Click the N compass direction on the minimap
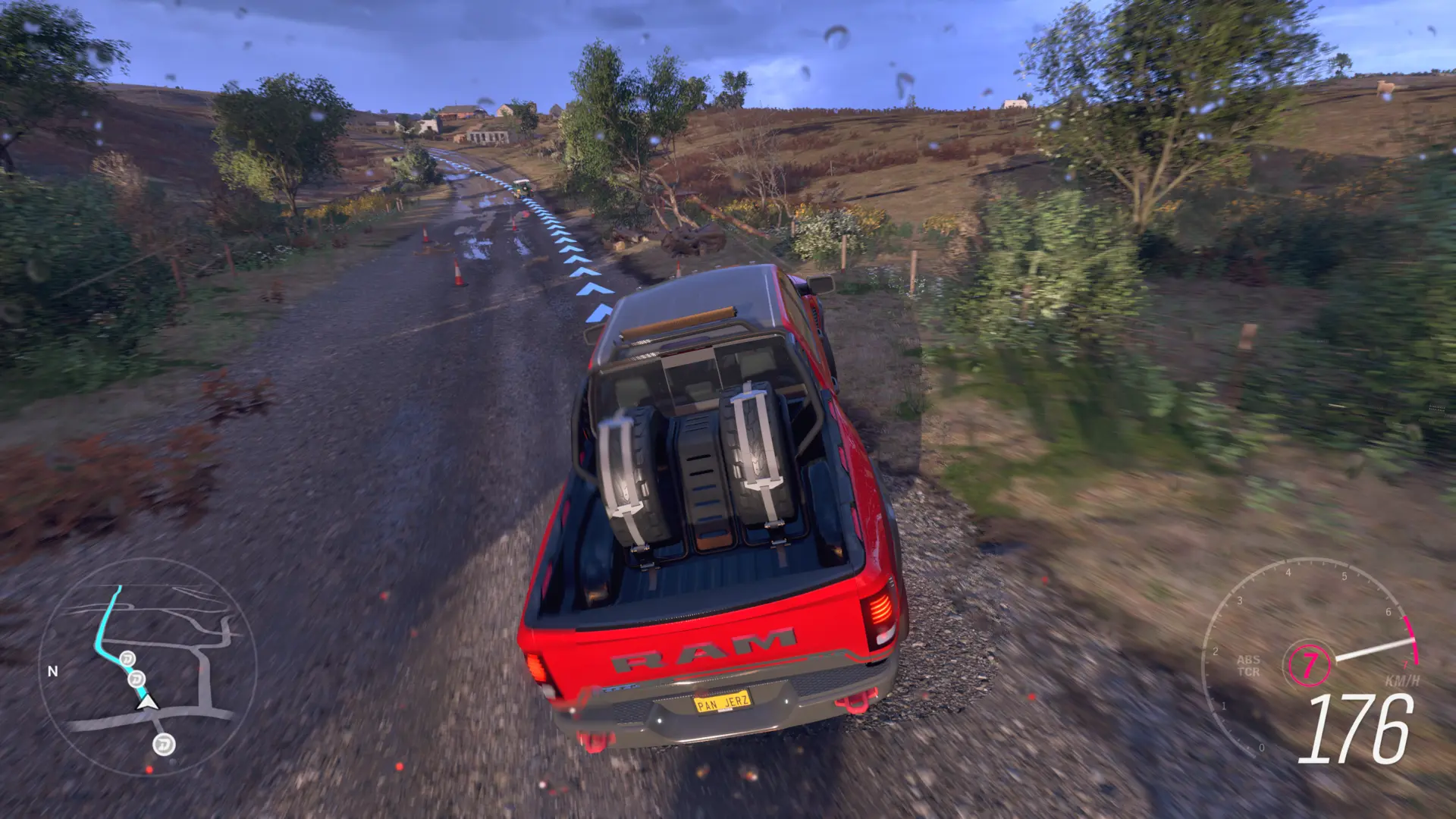Image resolution: width=1456 pixels, height=819 pixels. click(x=52, y=670)
